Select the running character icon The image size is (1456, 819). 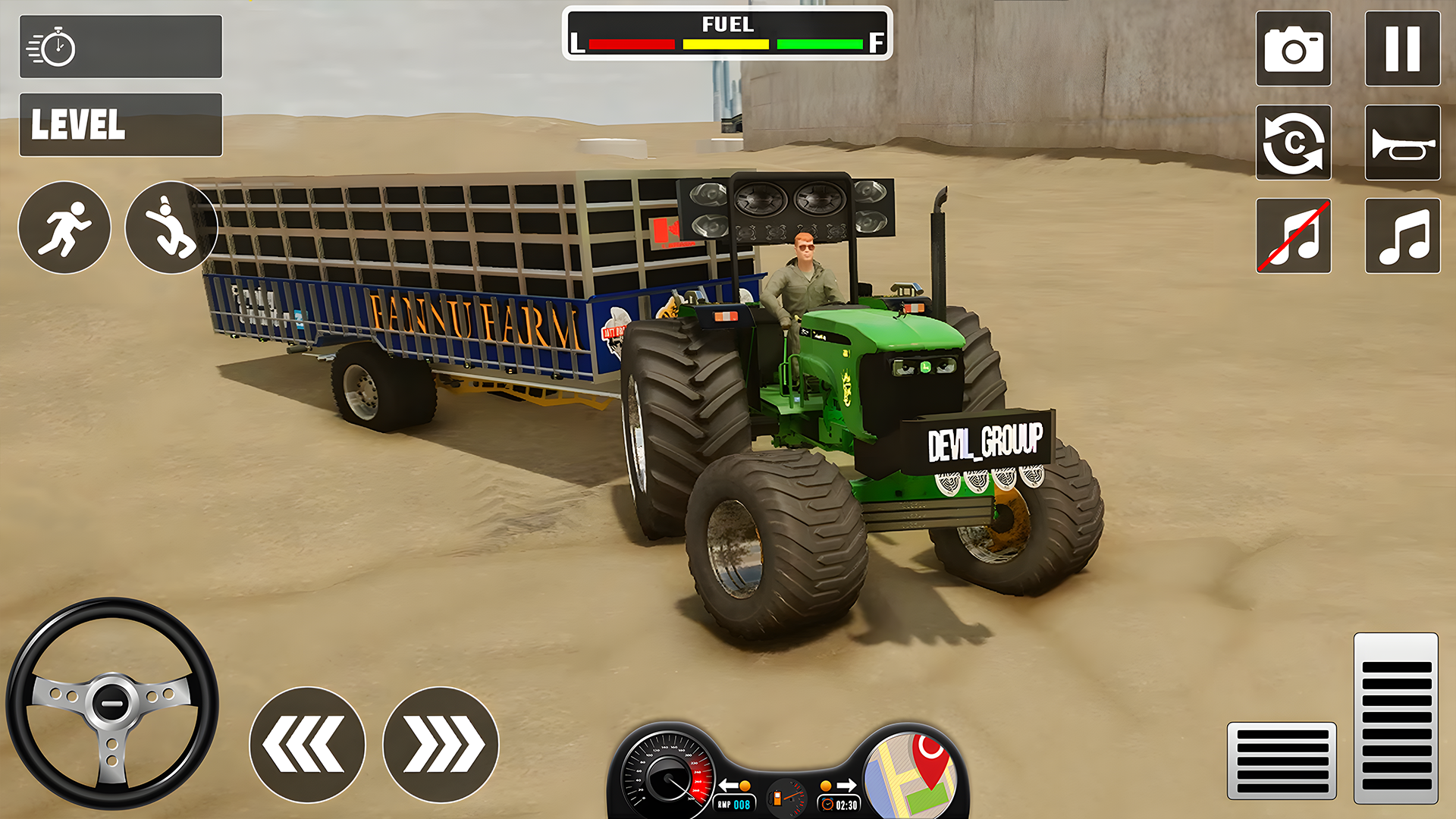coord(64,227)
